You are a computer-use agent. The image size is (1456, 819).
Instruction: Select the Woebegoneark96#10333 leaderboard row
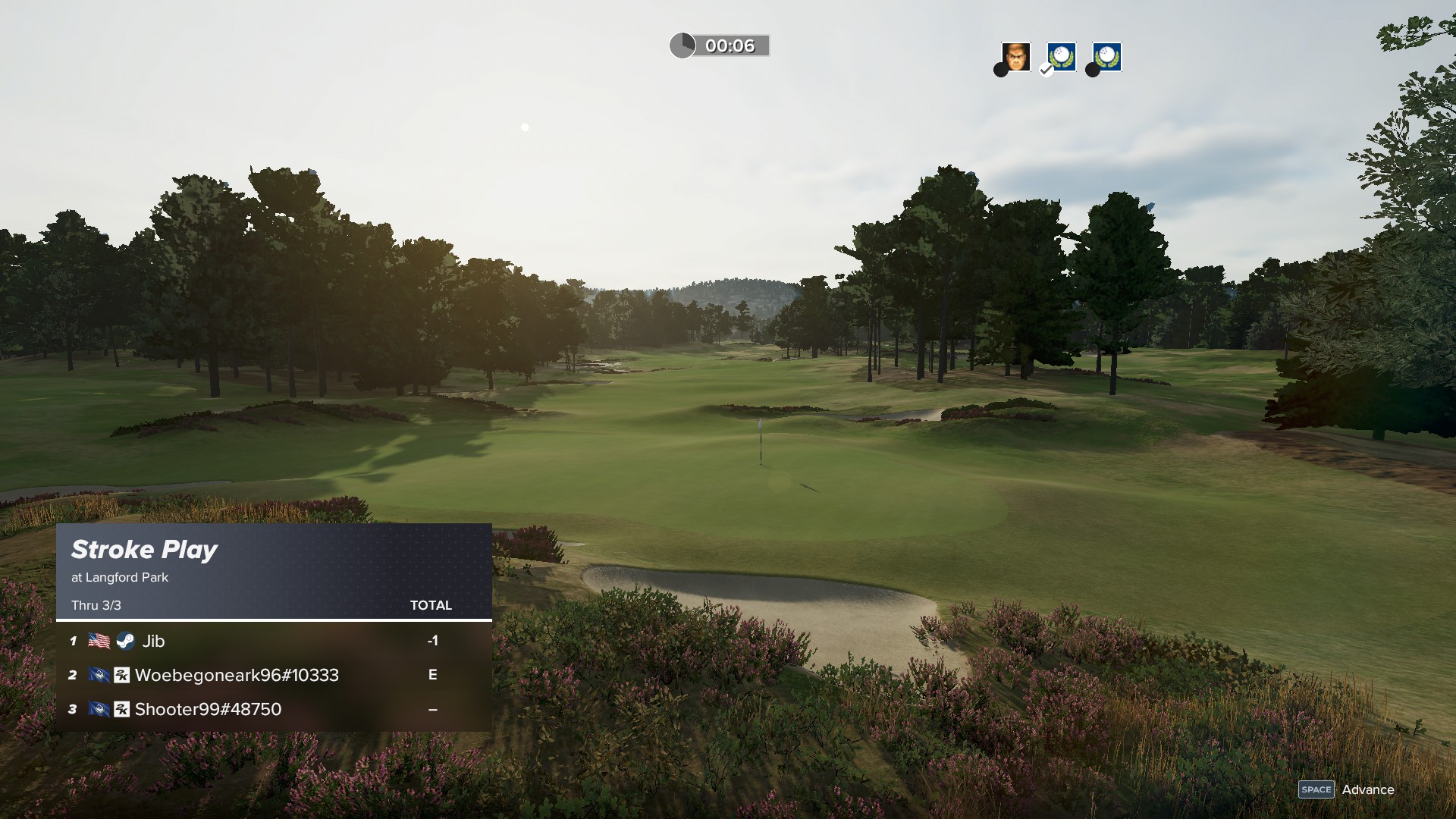click(273, 675)
